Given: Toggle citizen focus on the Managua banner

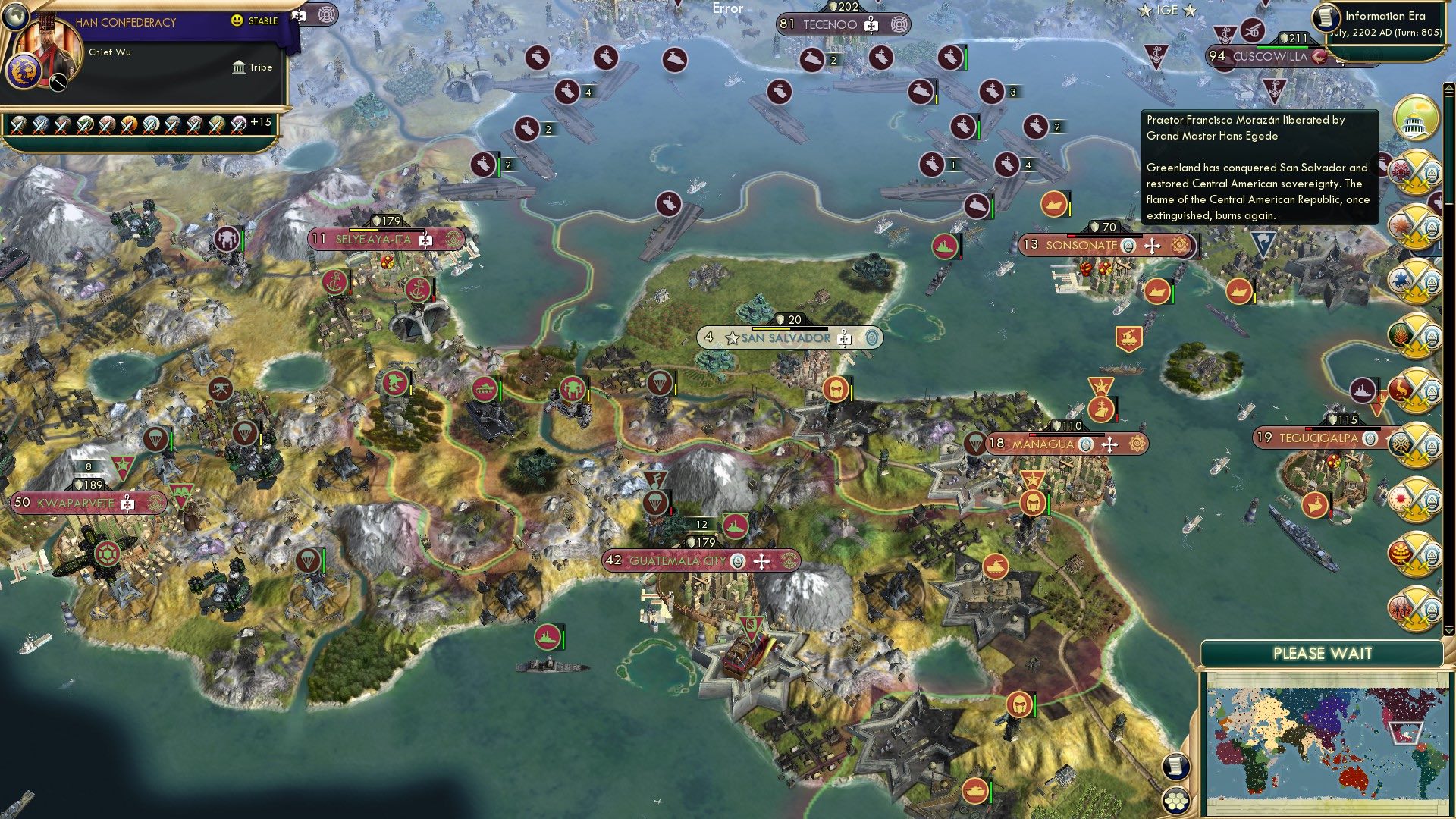Looking at the screenshot, I should pos(1109,445).
